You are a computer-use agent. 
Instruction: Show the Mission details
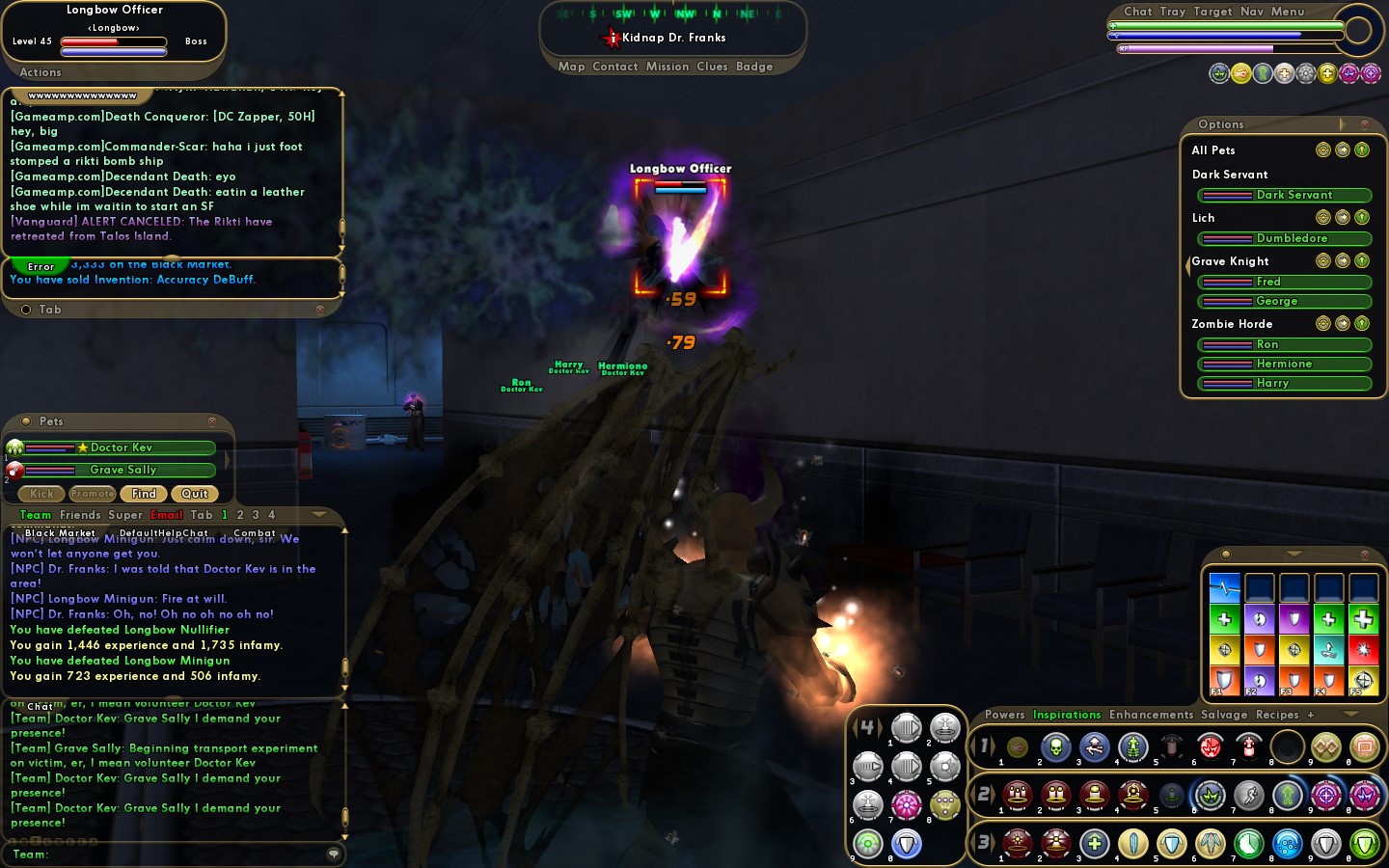pos(667,67)
